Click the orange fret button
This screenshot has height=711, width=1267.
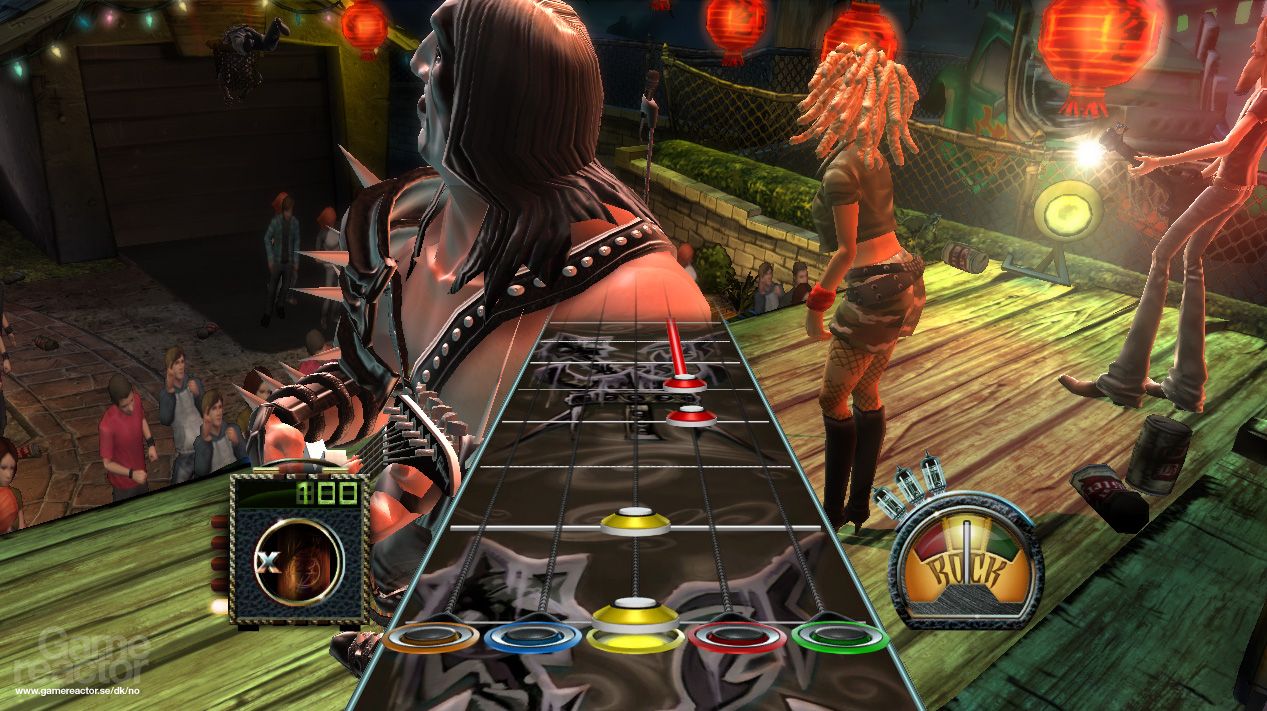430,637
